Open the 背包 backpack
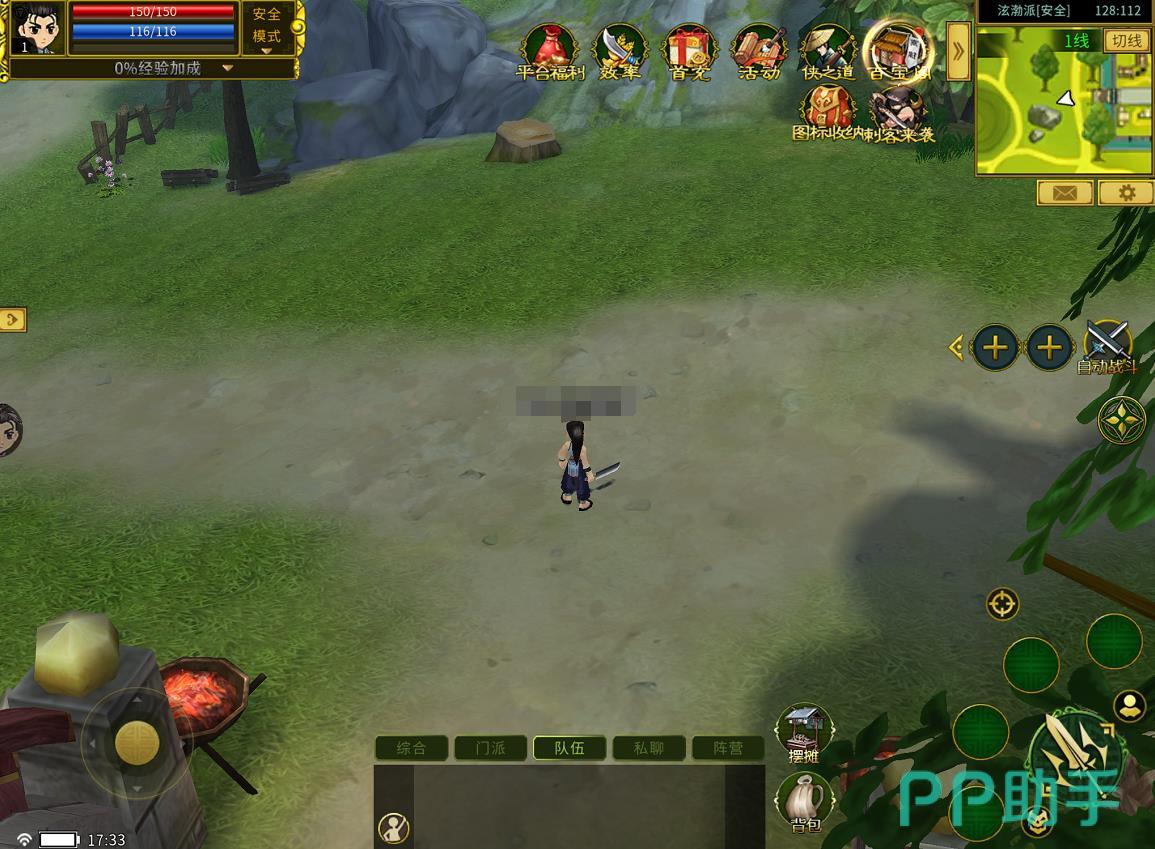 tap(805, 800)
